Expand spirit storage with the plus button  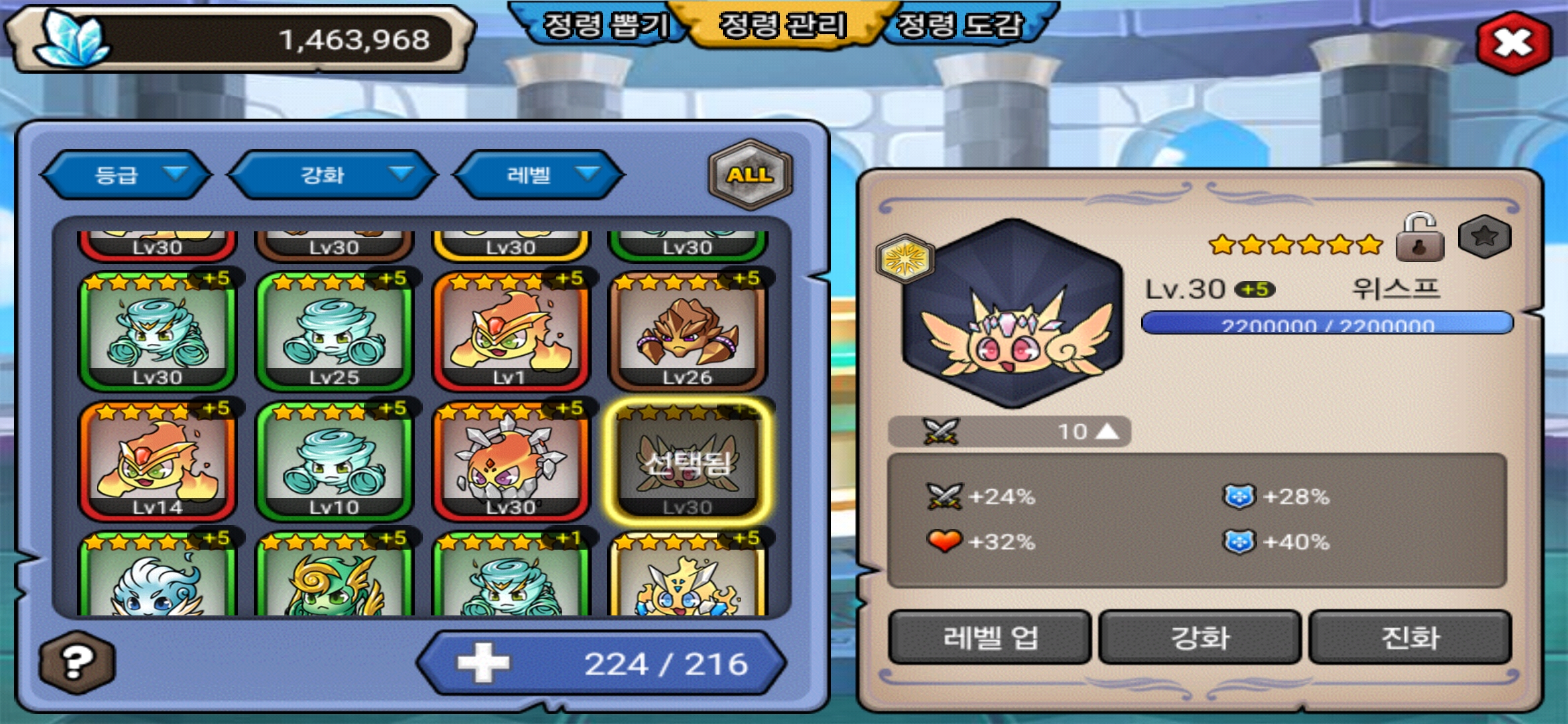click(x=483, y=662)
